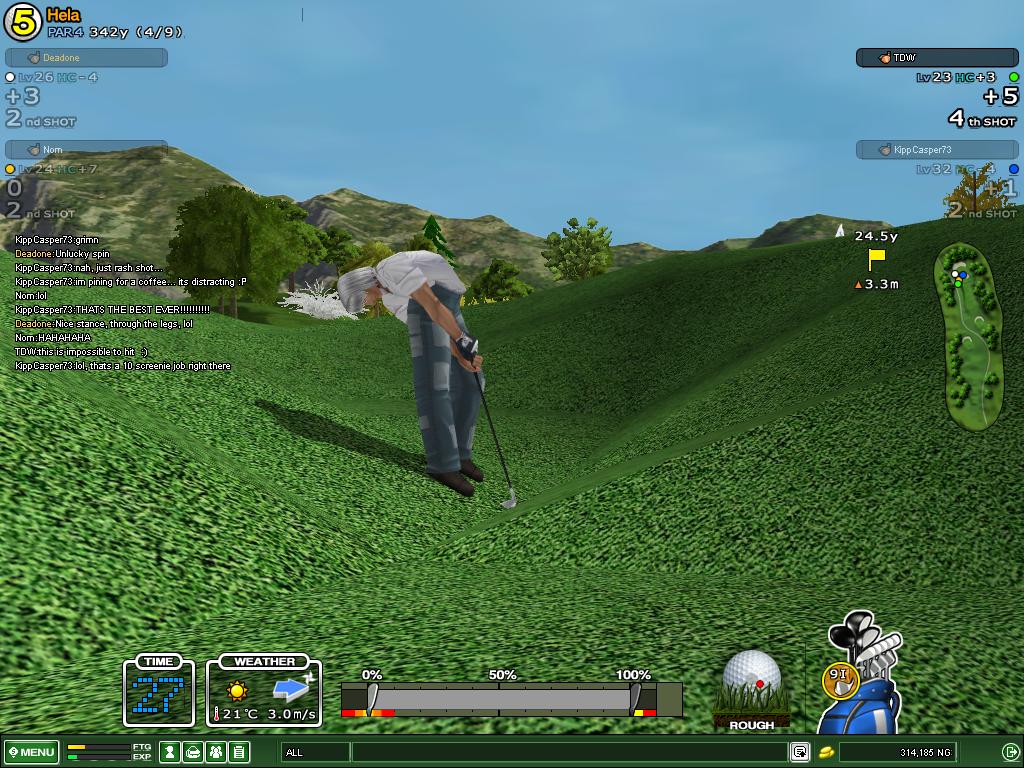
Task: Select the TDW player panel
Action: click(x=936, y=58)
